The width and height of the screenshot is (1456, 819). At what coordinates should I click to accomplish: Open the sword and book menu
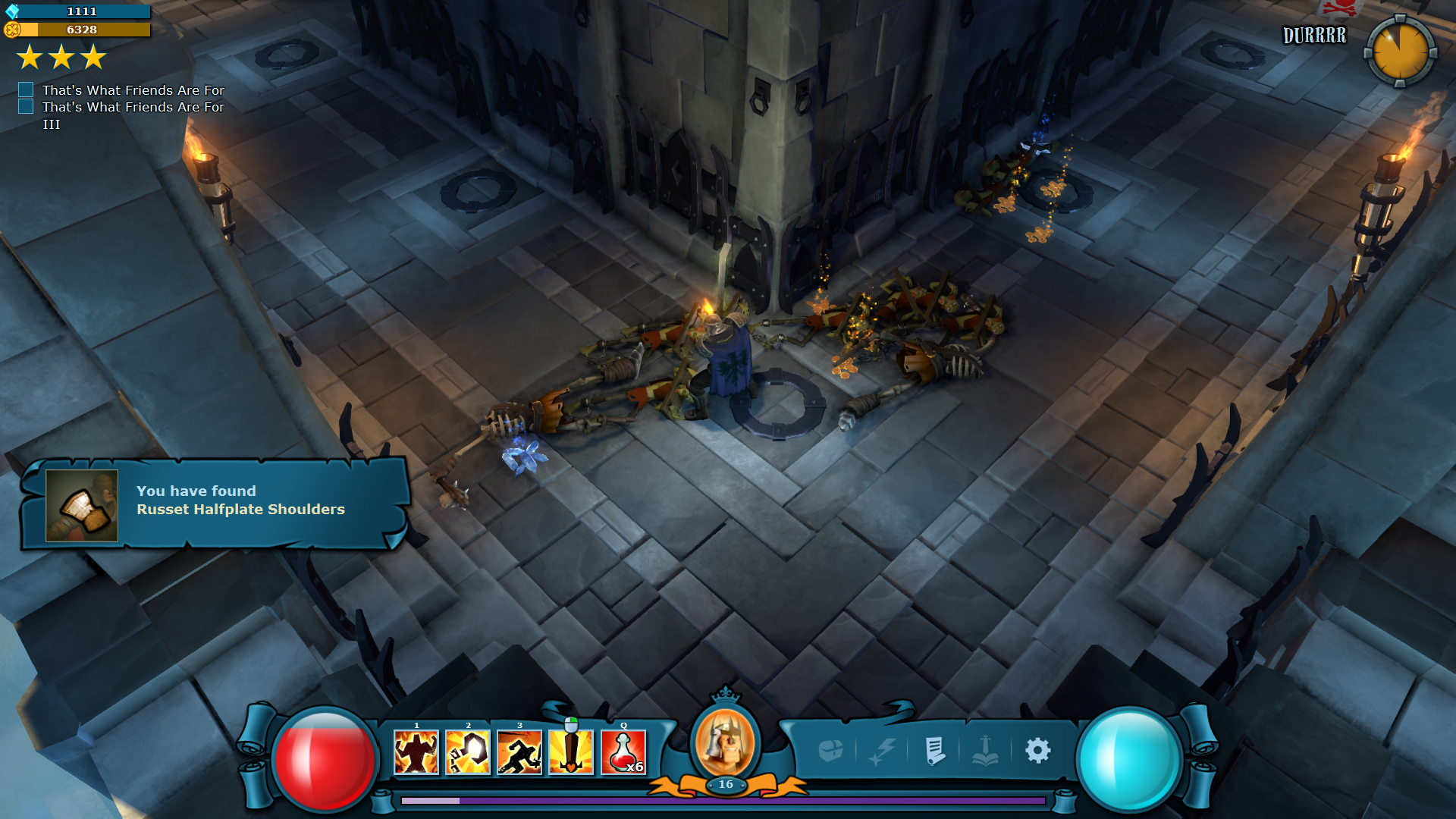click(985, 751)
